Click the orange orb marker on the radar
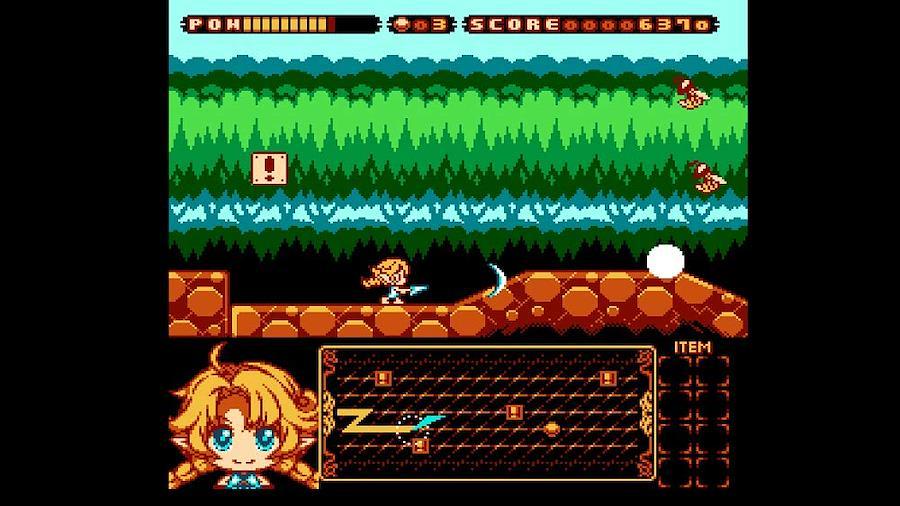The image size is (900, 506). [x=551, y=428]
